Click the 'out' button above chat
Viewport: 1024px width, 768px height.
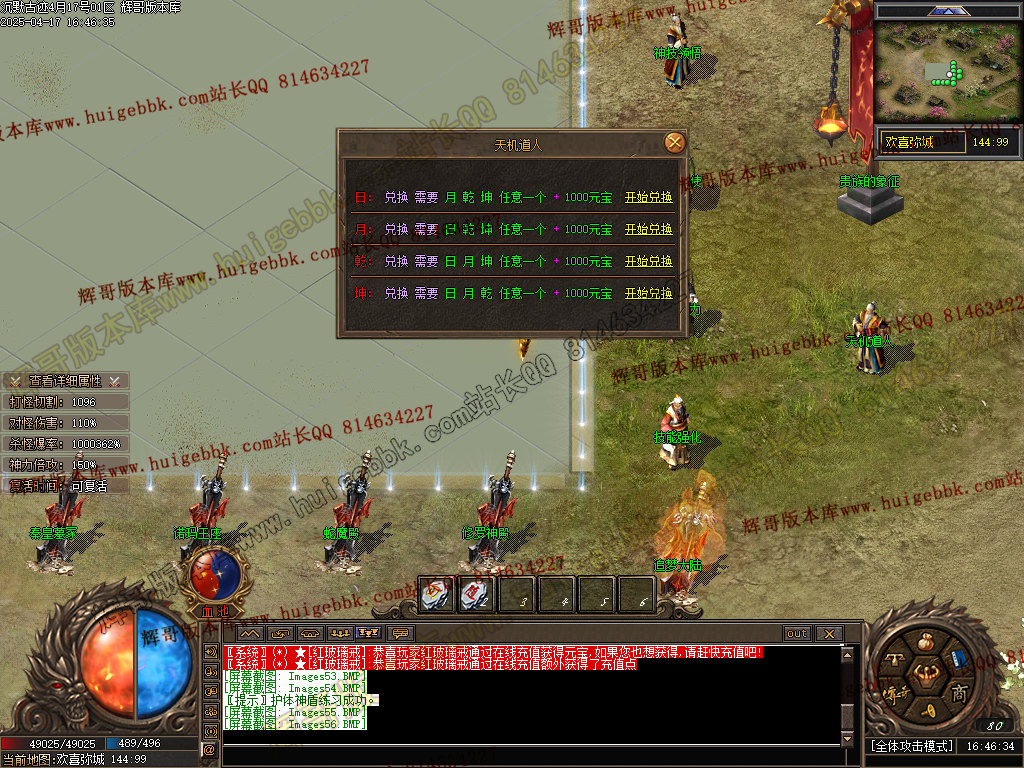click(x=796, y=634)
